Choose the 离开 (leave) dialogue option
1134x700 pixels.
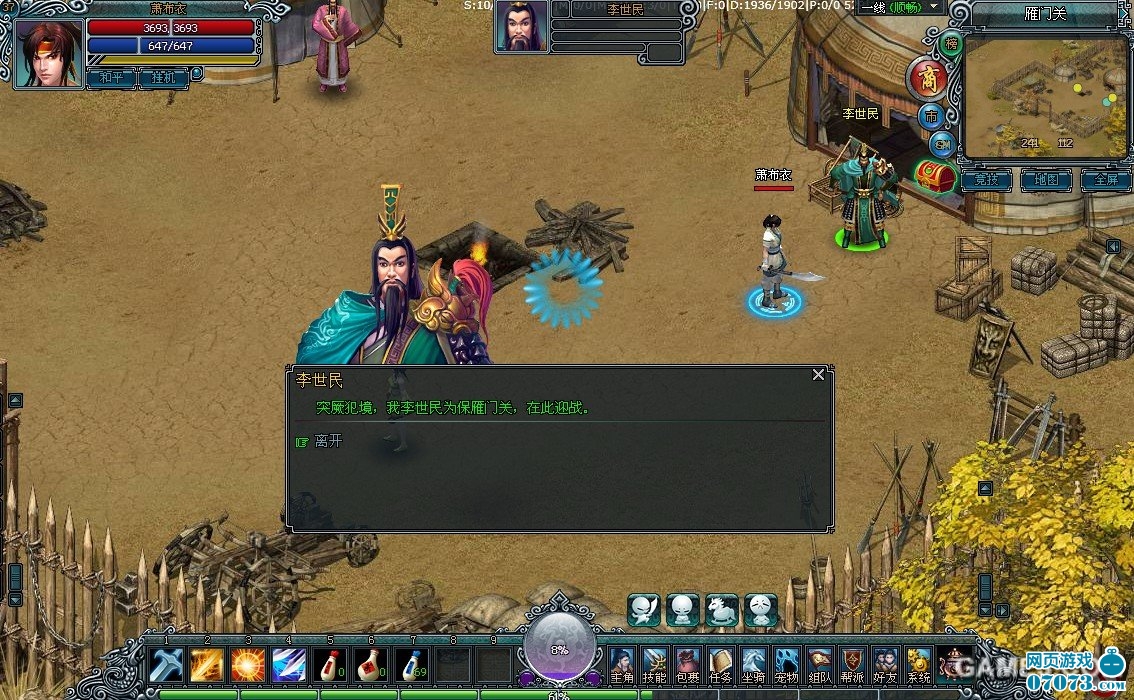tap(328, 441)
